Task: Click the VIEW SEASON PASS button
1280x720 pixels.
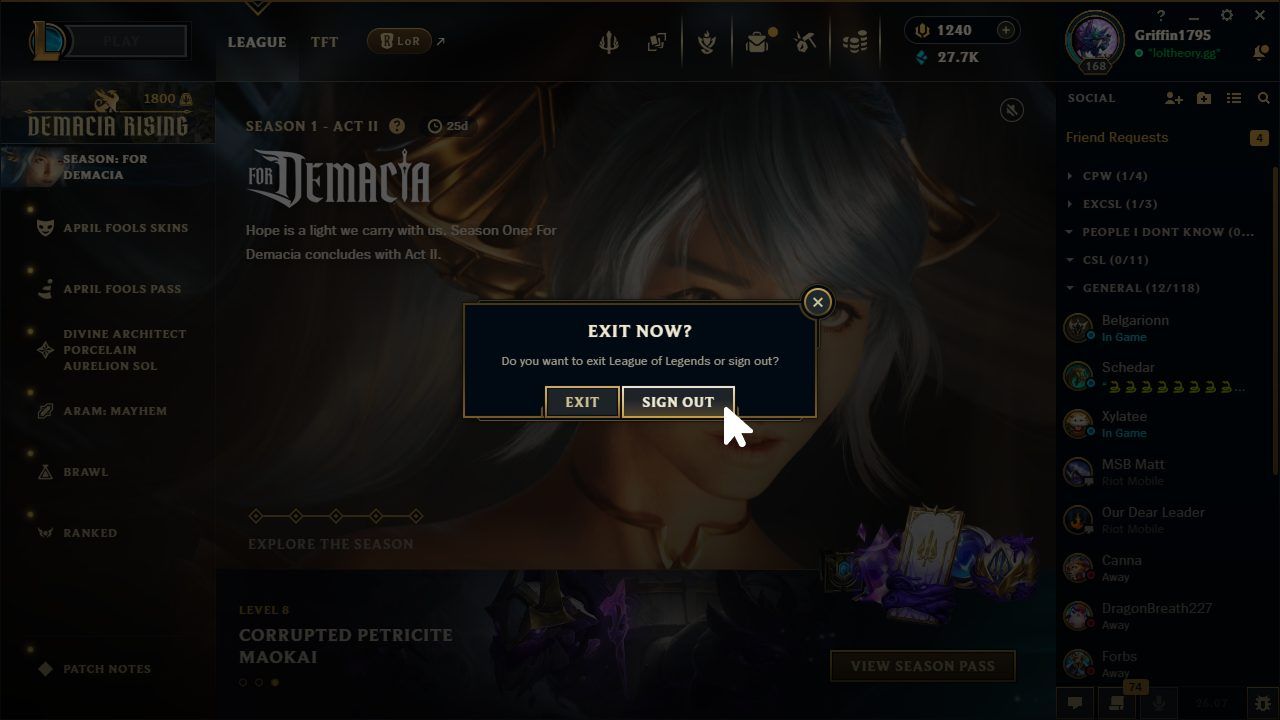Action: (x=921, y=665)
